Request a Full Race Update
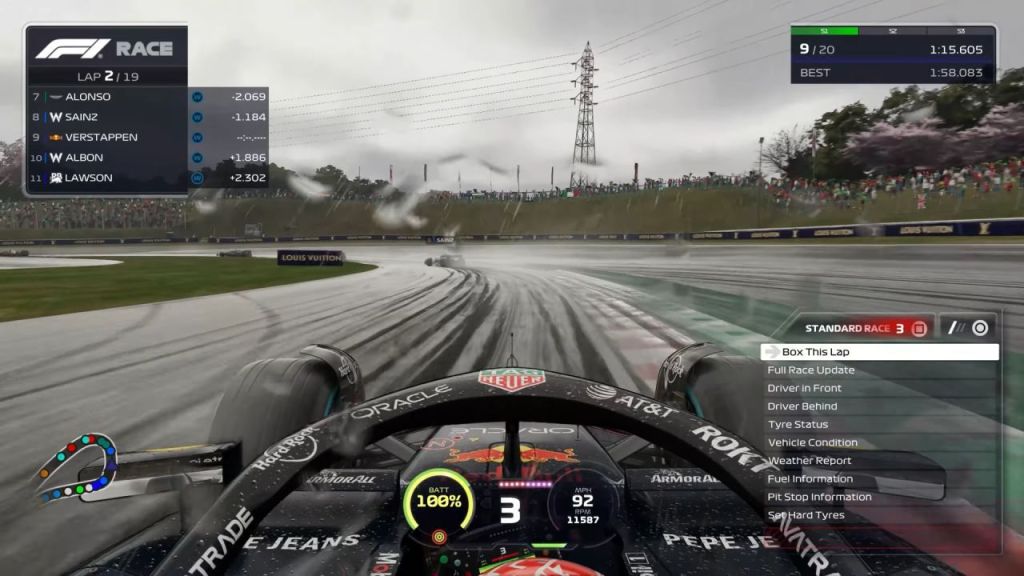This screenshot has width=1024, height=576. [878, 370]
